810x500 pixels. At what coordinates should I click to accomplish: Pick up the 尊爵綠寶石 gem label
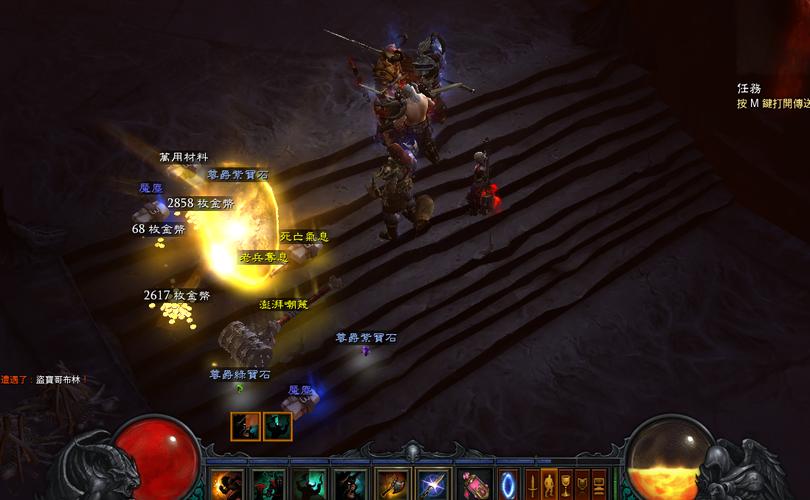point(238,375)
